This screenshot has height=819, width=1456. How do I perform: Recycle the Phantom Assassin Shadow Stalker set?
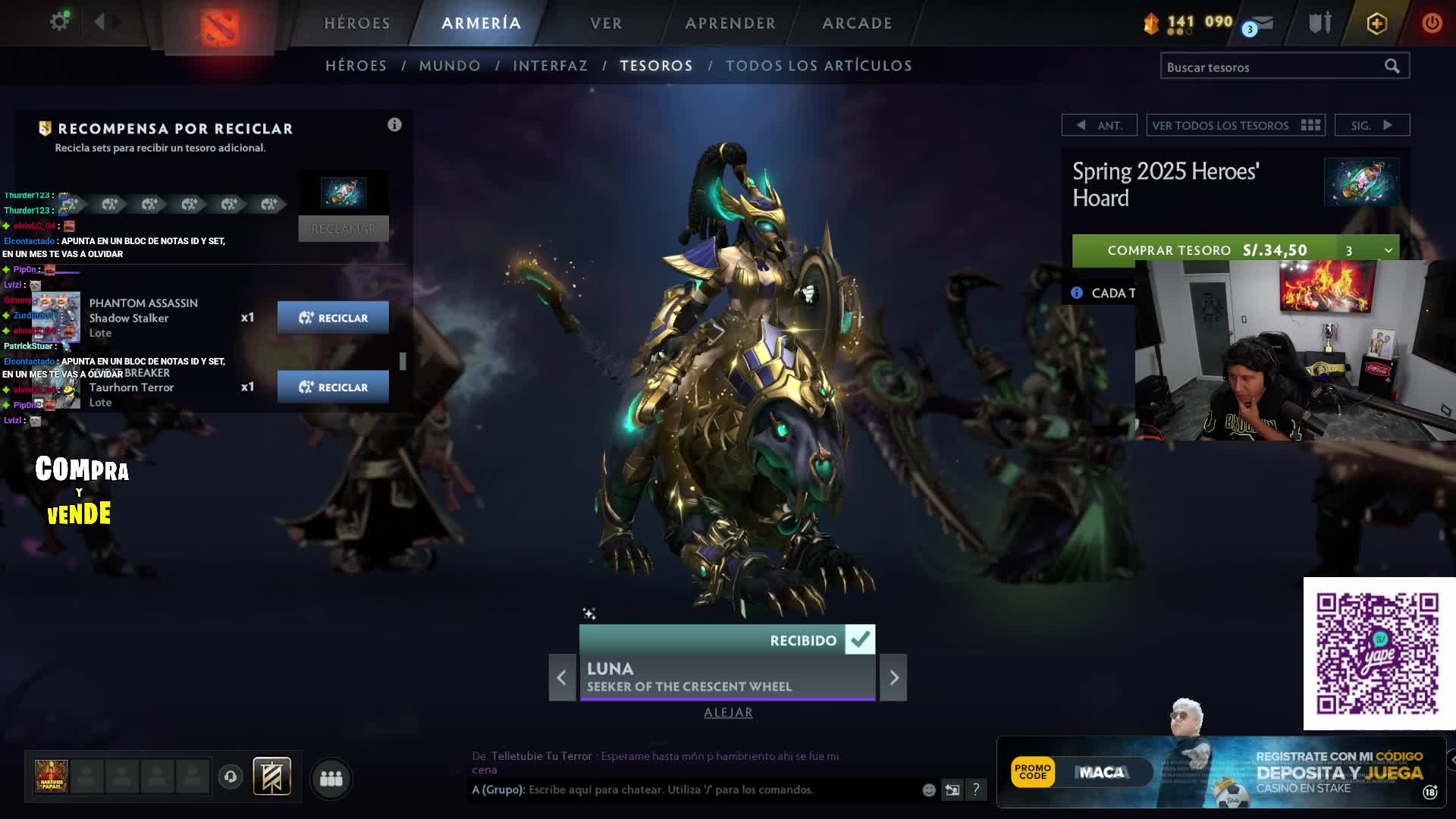[333, 318]
